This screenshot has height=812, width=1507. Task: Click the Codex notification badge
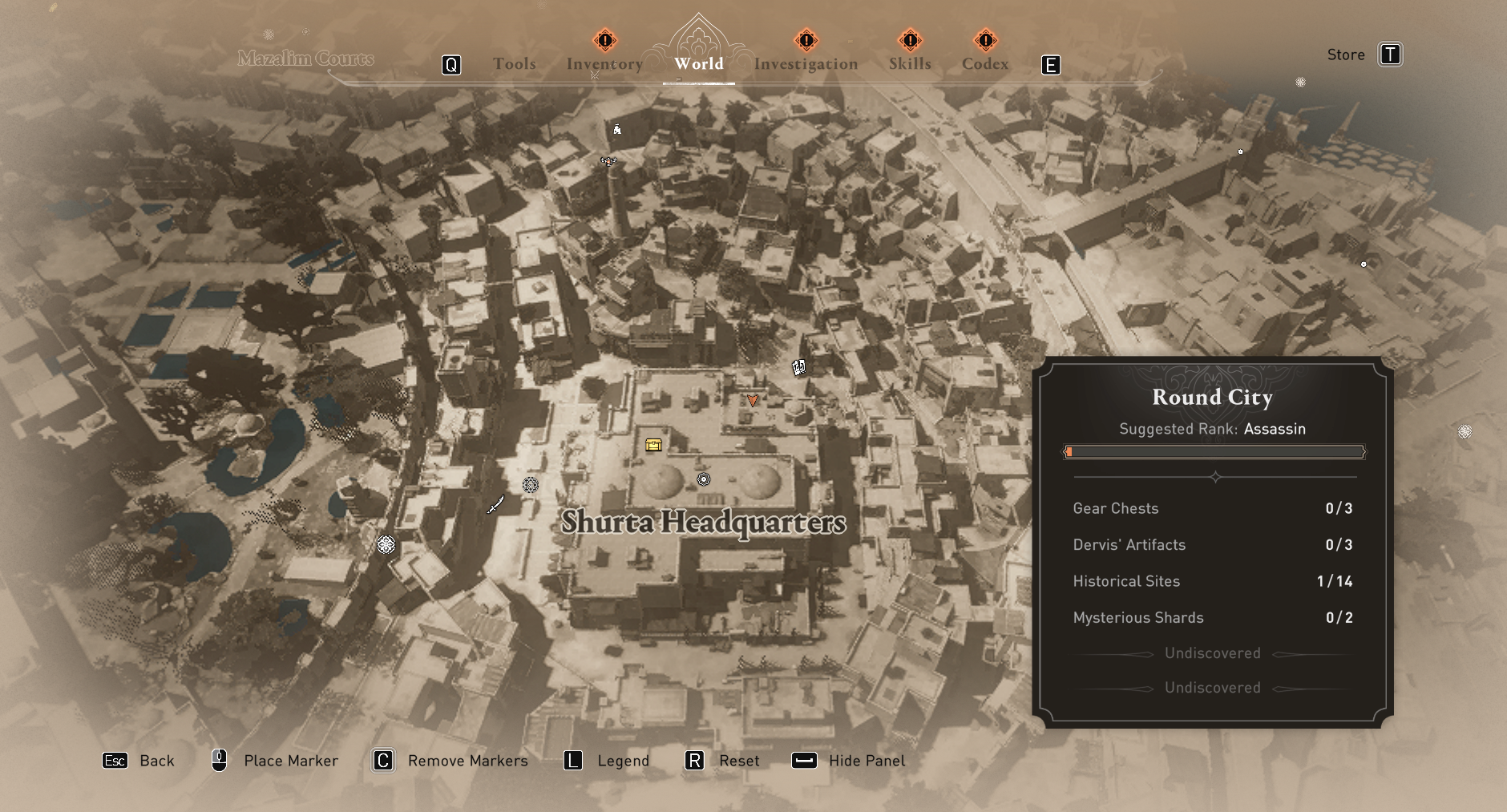point(986,38)
